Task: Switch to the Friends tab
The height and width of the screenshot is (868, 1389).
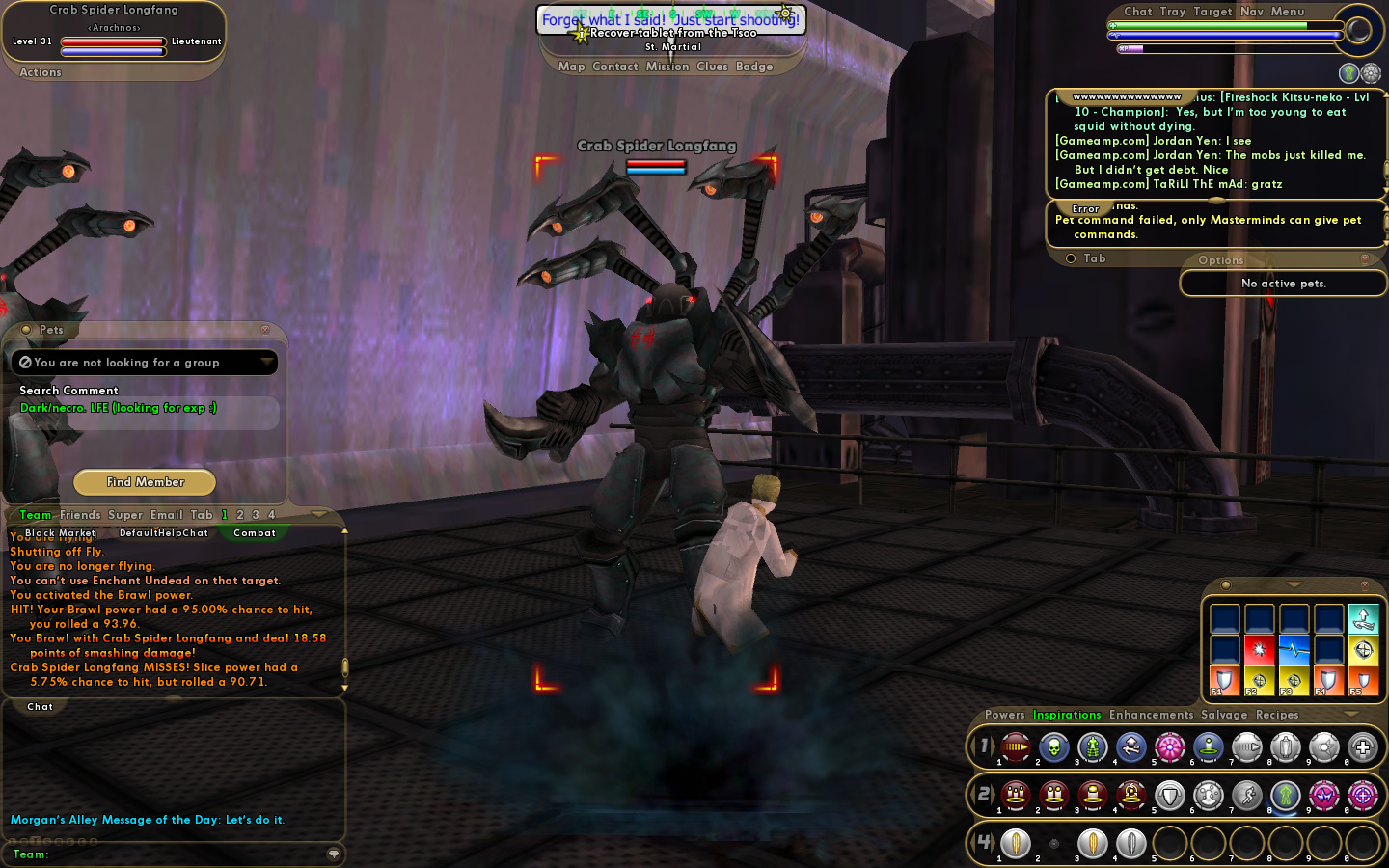Action: (x=80, y=515)
